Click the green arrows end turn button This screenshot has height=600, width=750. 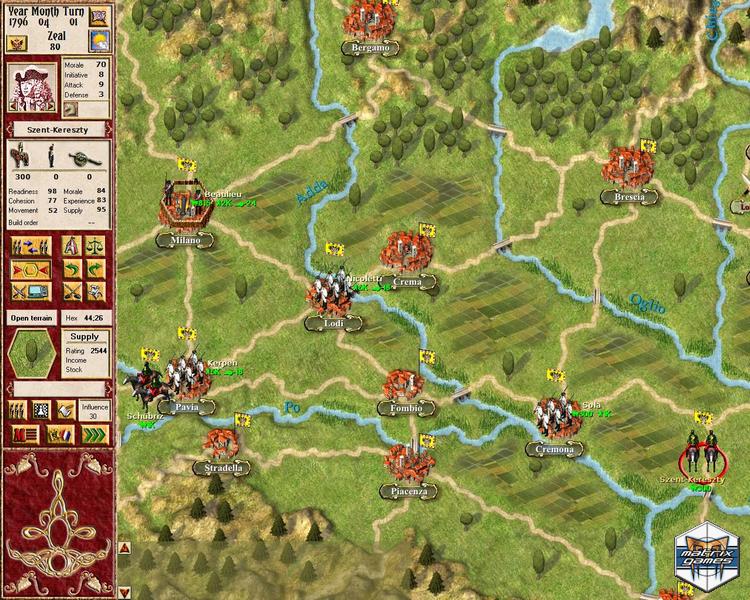[95, 433]
